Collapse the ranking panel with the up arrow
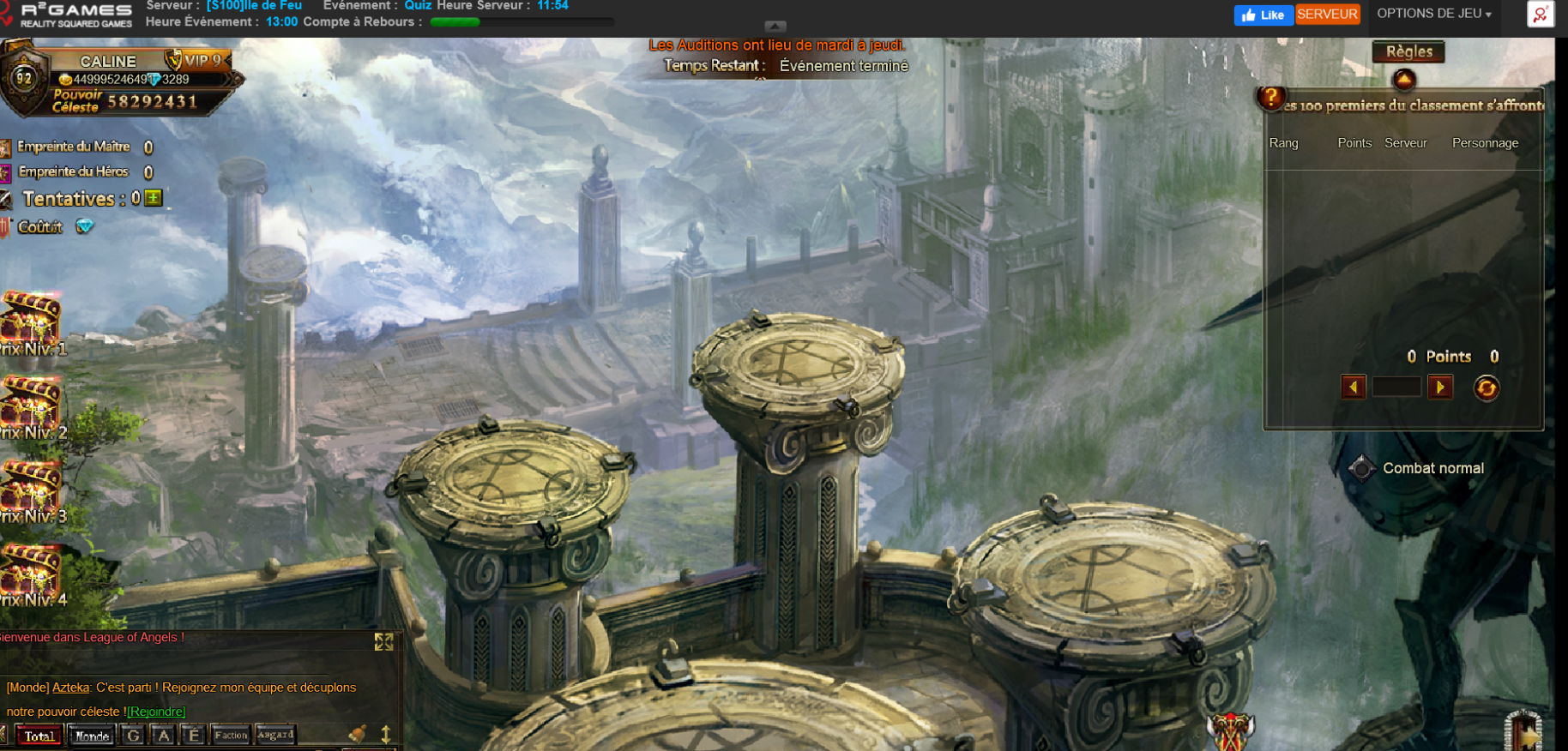 [x=1404, y=80]
